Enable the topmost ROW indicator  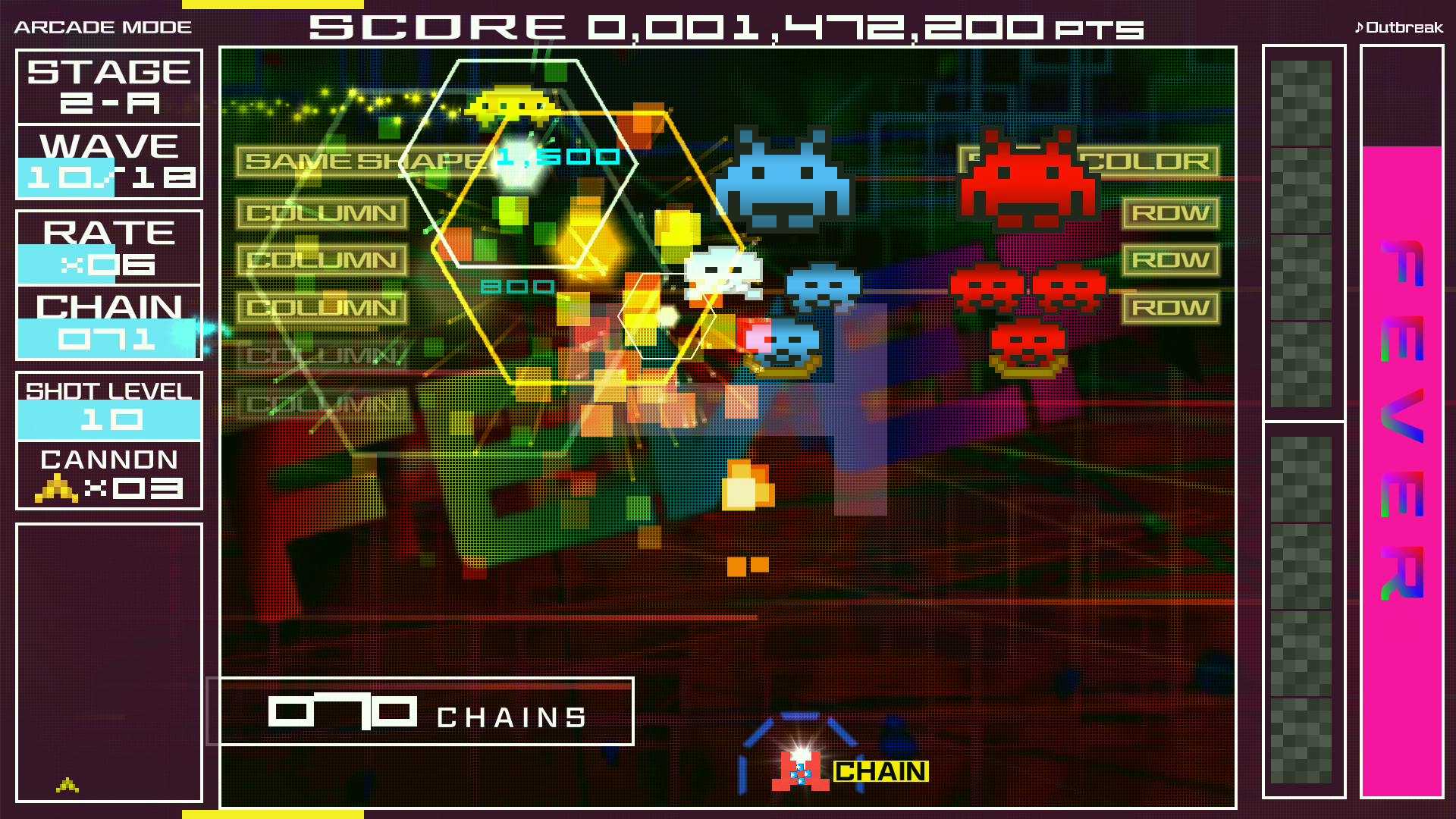(x=1170, y=212)
